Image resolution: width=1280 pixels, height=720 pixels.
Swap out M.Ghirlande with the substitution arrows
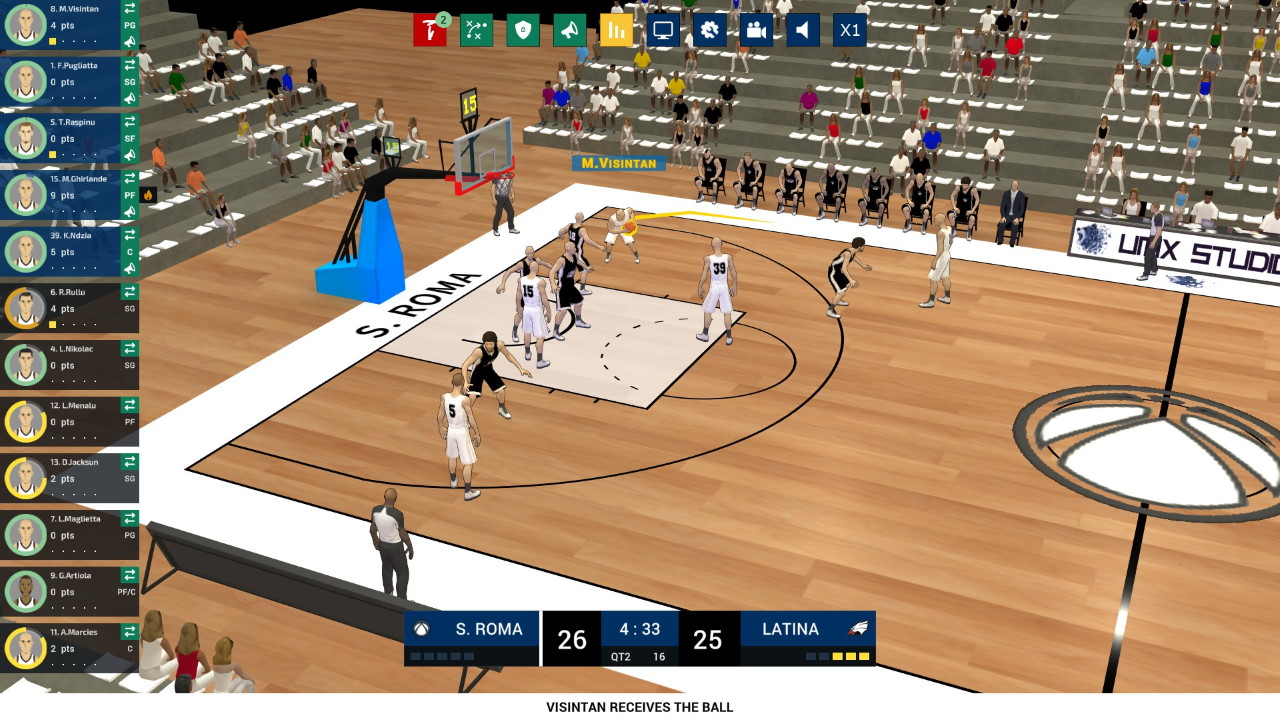click(129, 178)
